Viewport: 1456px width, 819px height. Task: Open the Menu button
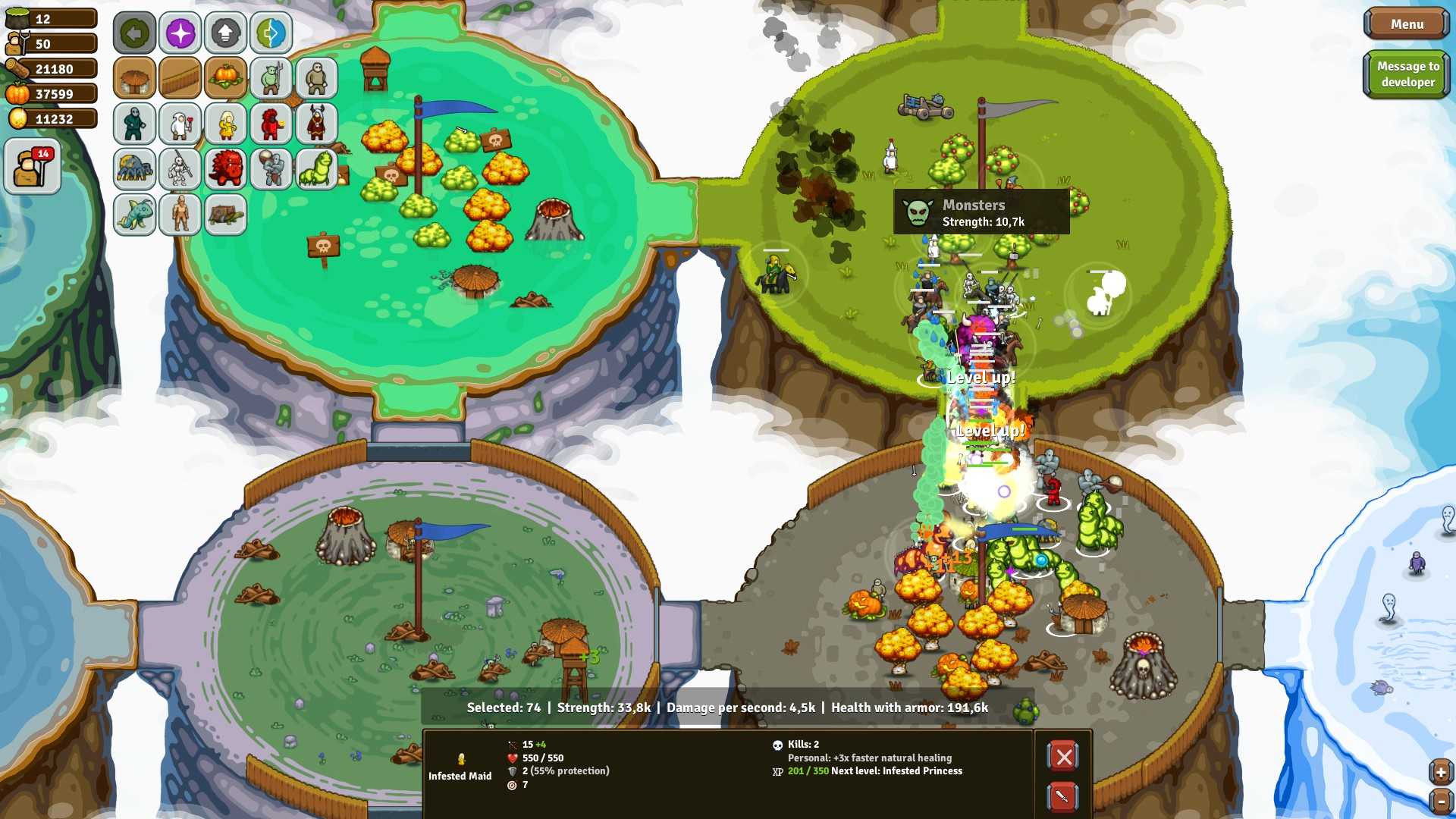tap(1405, 24)
